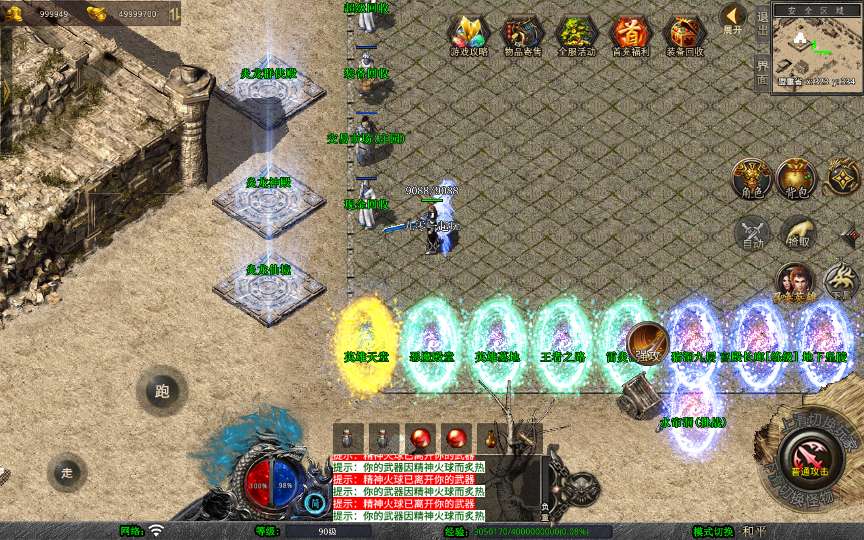864x540 pixels.
Task: Open the 装备回收 equipment recycle chest icon
Action: point(685,35)
